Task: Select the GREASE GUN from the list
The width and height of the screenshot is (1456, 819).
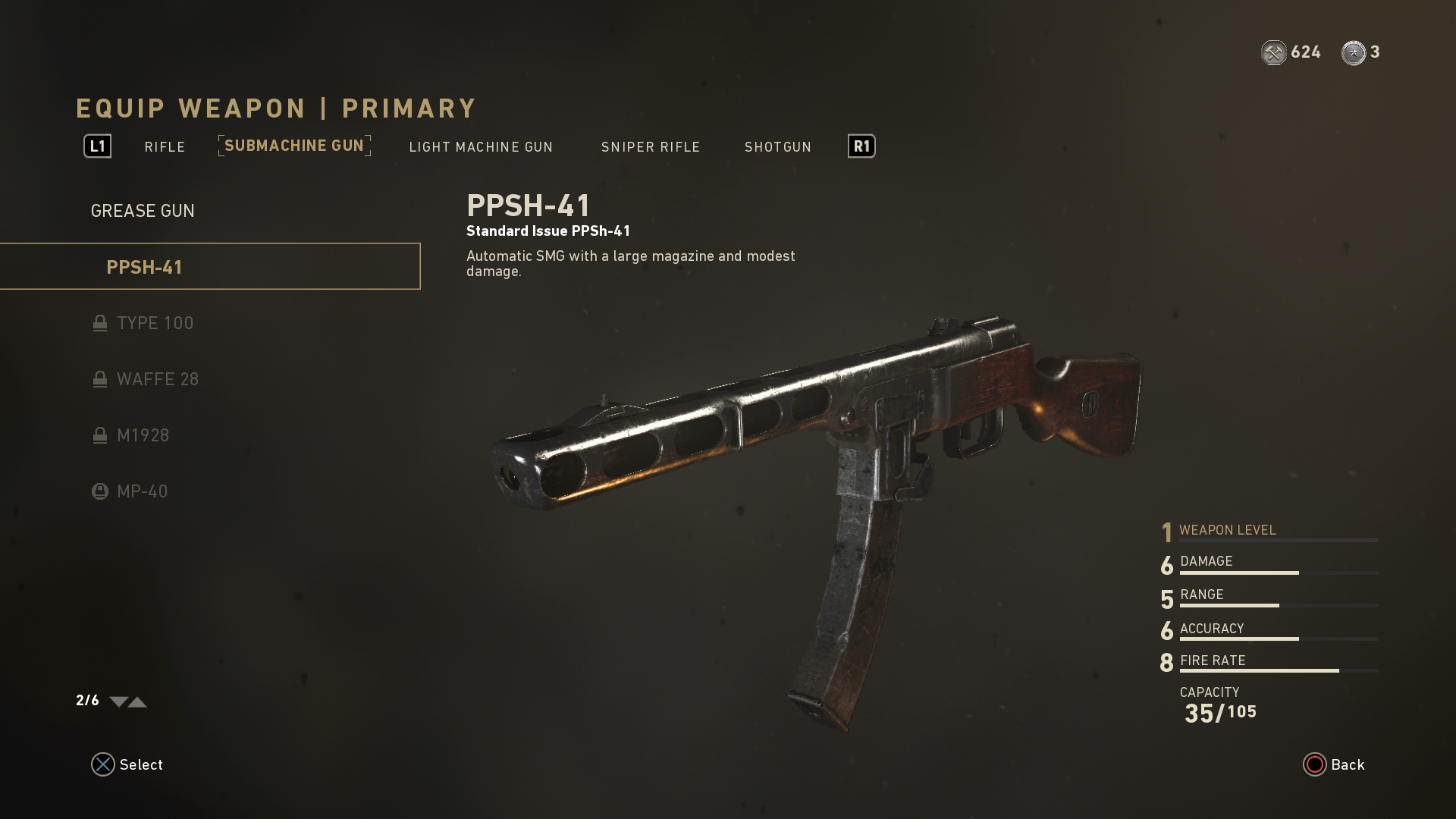Action: [143, 210]
